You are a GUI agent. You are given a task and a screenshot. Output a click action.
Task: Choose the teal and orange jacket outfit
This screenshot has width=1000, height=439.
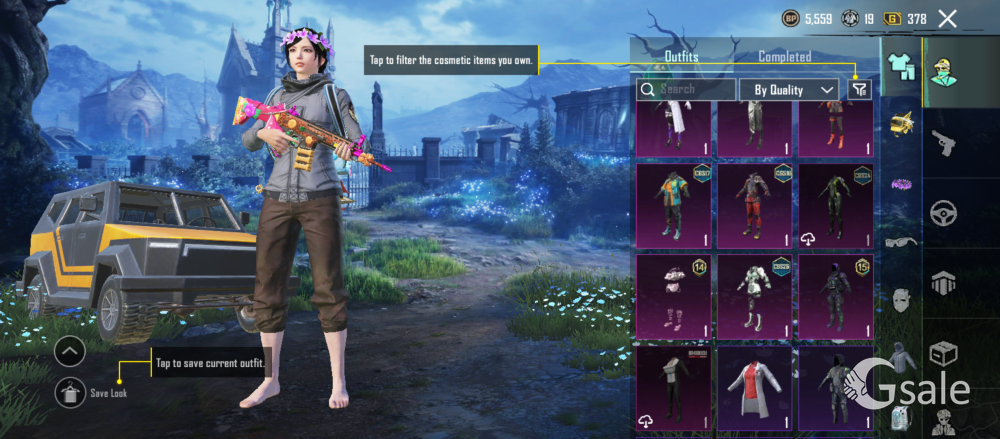tap(673, 205)
